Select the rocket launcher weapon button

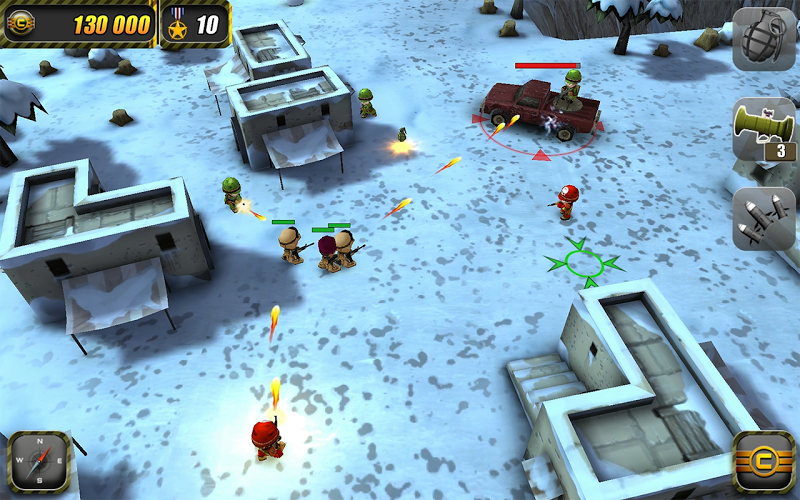pyautogui.click(x=764, y=129)
